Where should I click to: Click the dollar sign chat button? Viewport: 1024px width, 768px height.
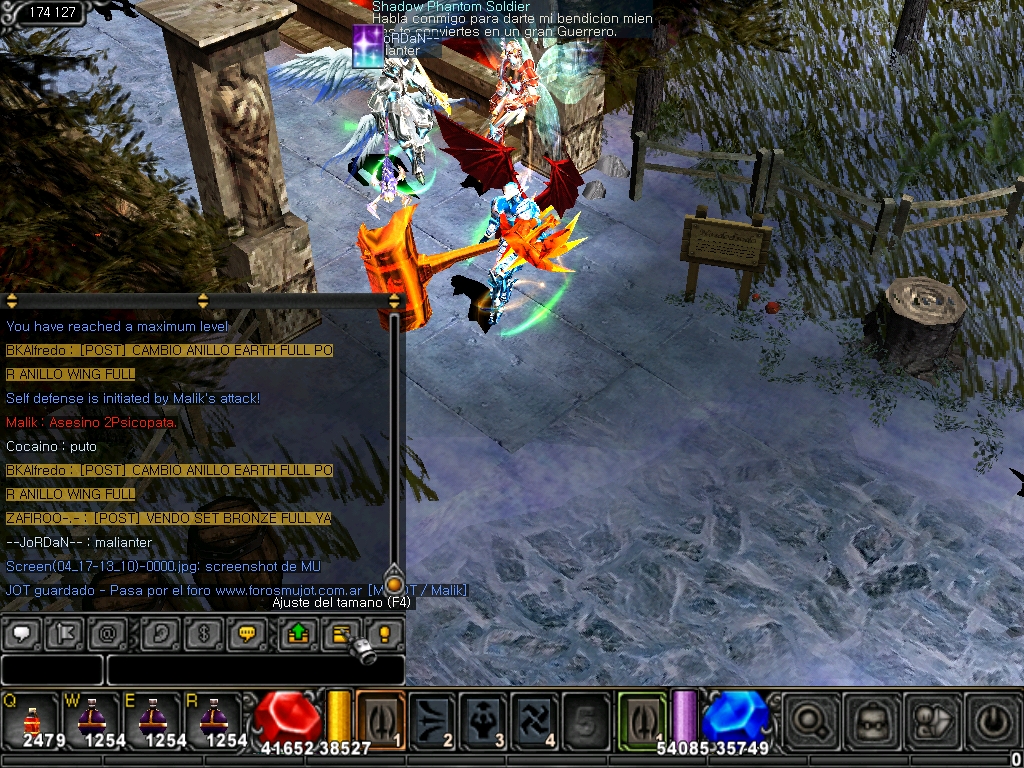point(202,633)
